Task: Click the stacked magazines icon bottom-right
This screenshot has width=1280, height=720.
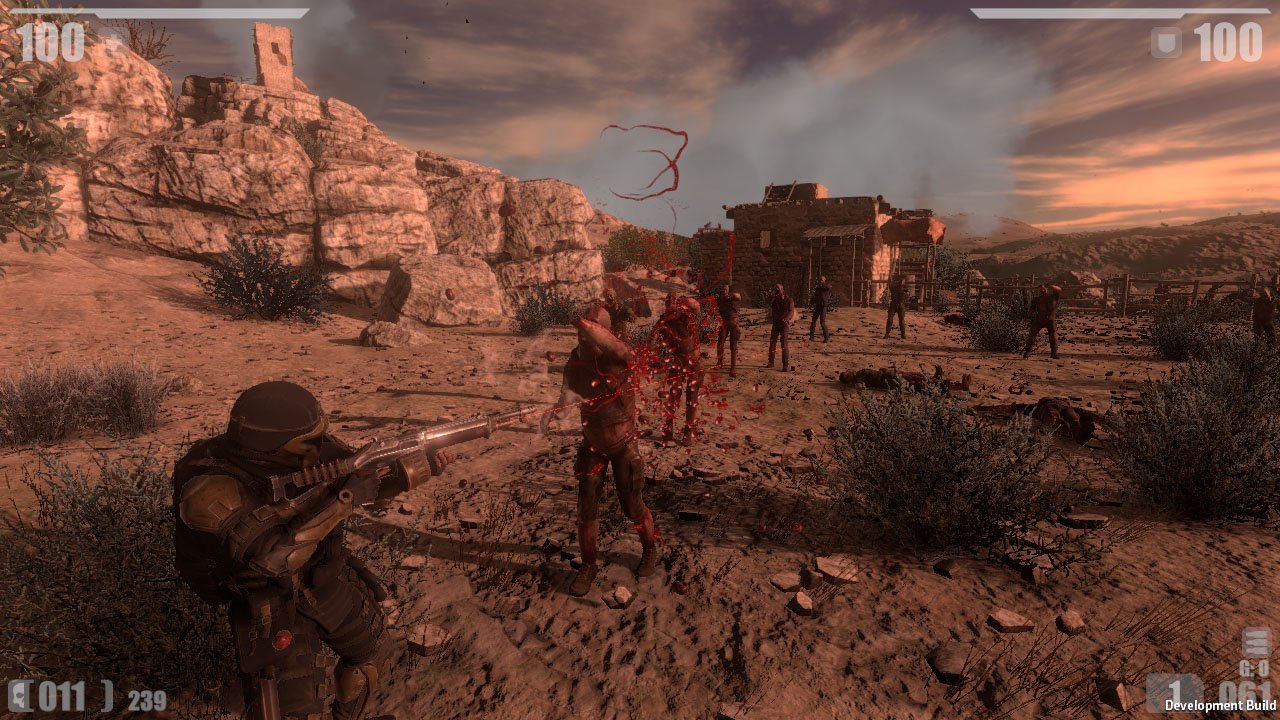Action: click(x=1255, y=640)
